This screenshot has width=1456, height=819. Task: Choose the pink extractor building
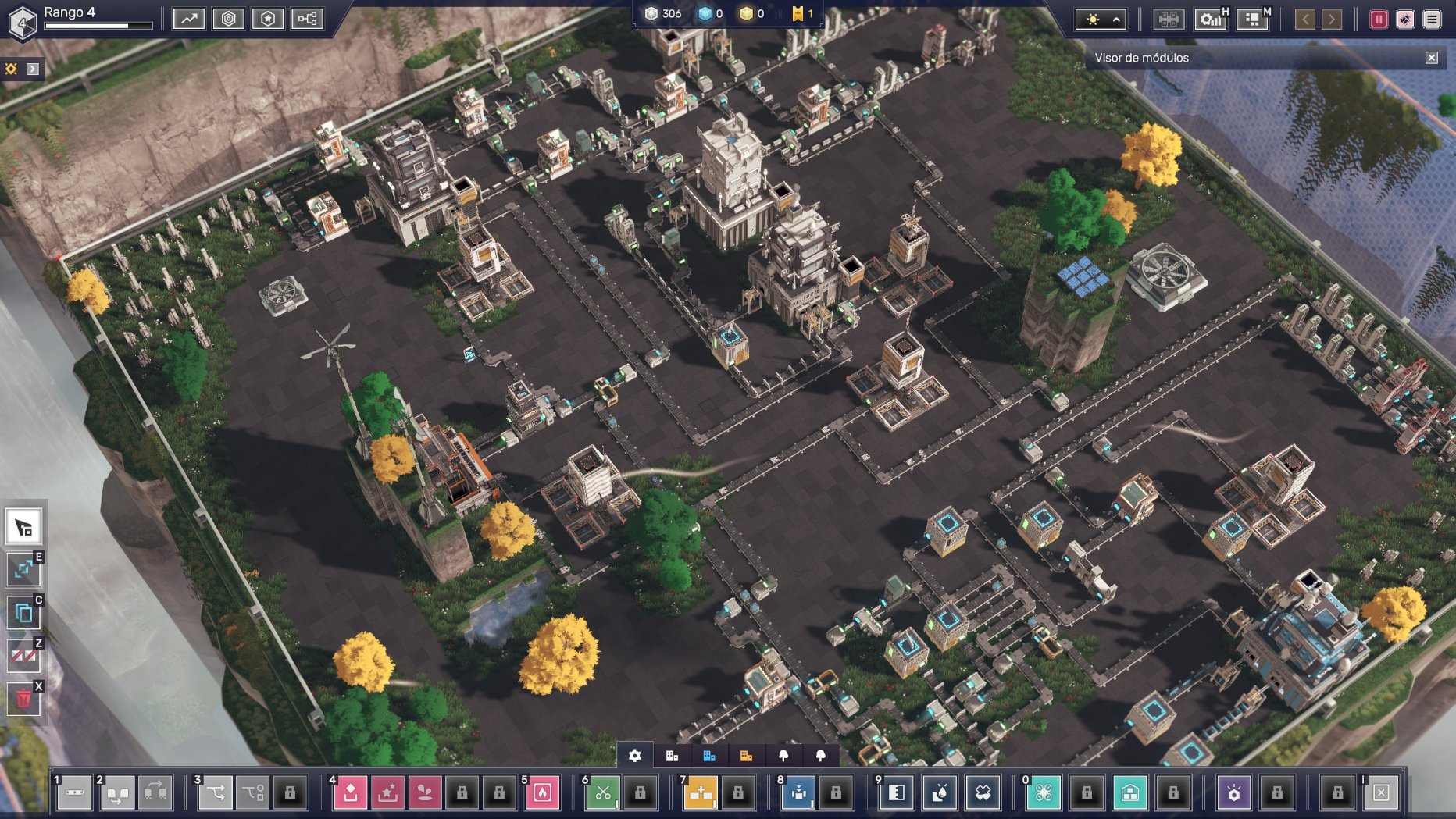pyautogui.click(x=351, y=793)
